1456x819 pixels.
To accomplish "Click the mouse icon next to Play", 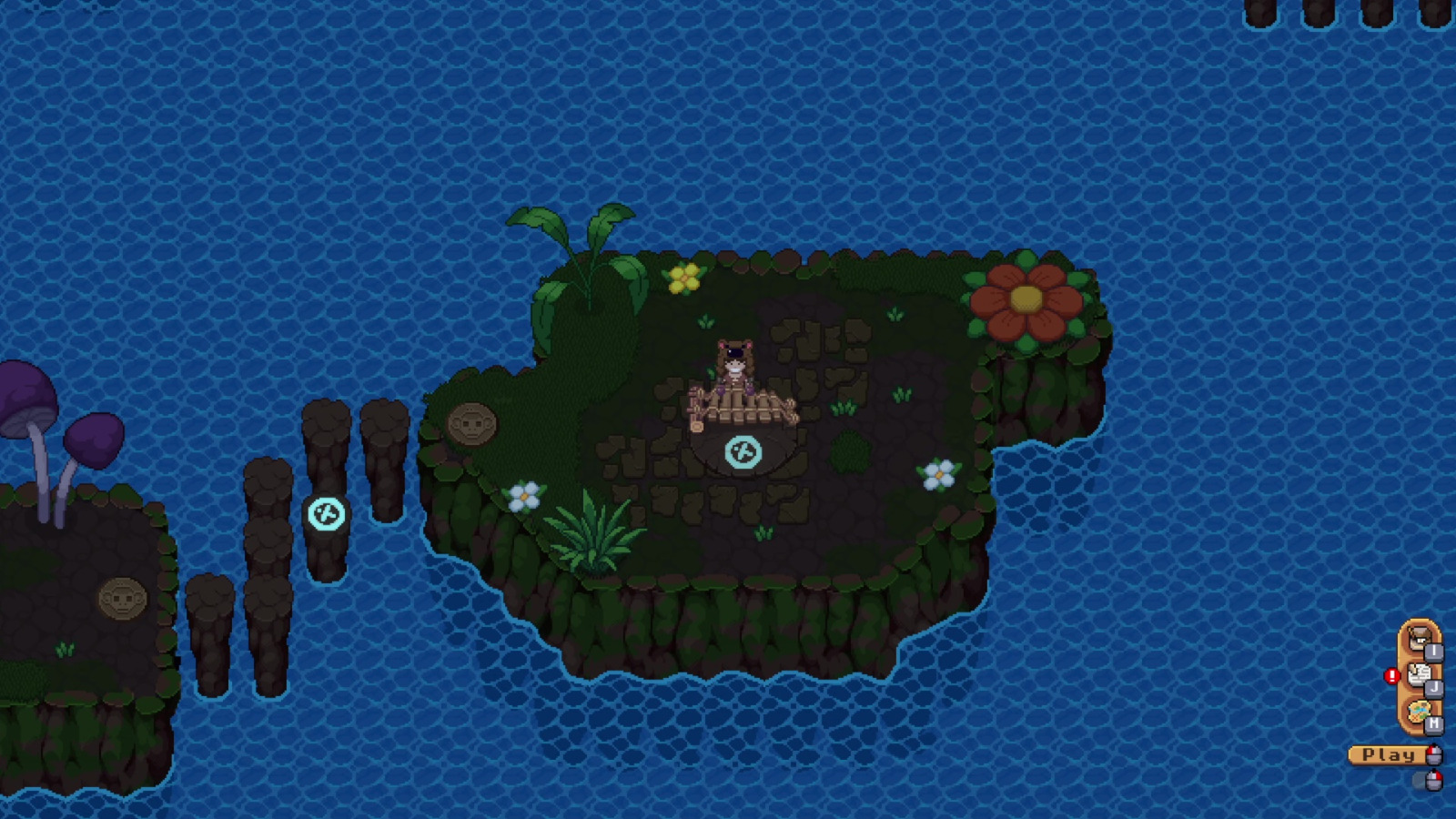I will (1433, 755).
